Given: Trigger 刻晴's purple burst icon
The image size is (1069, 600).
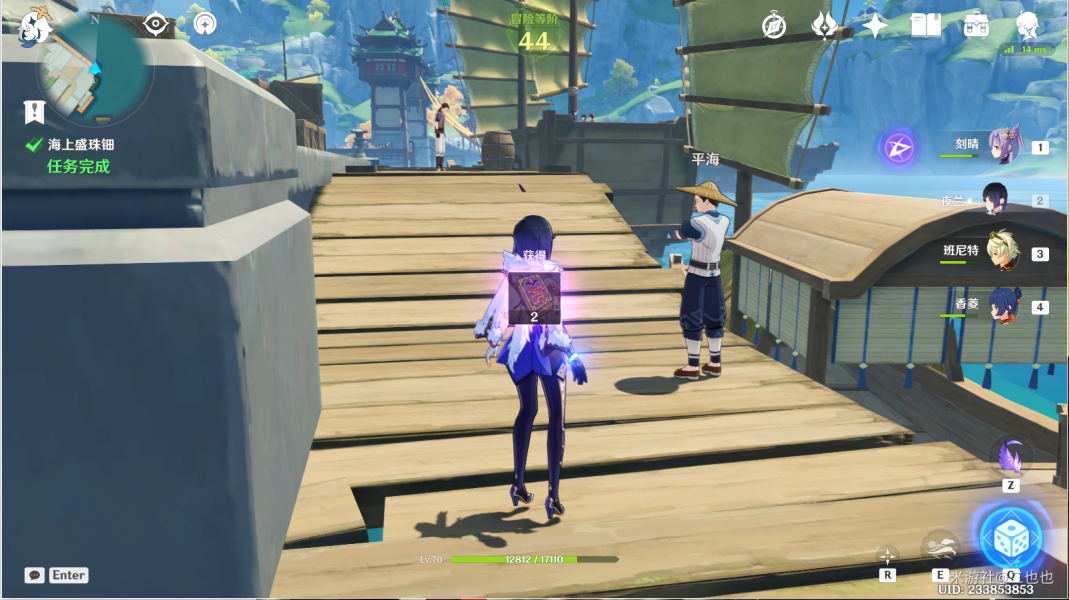Looking at the screenshot, I should coord(898,149).
